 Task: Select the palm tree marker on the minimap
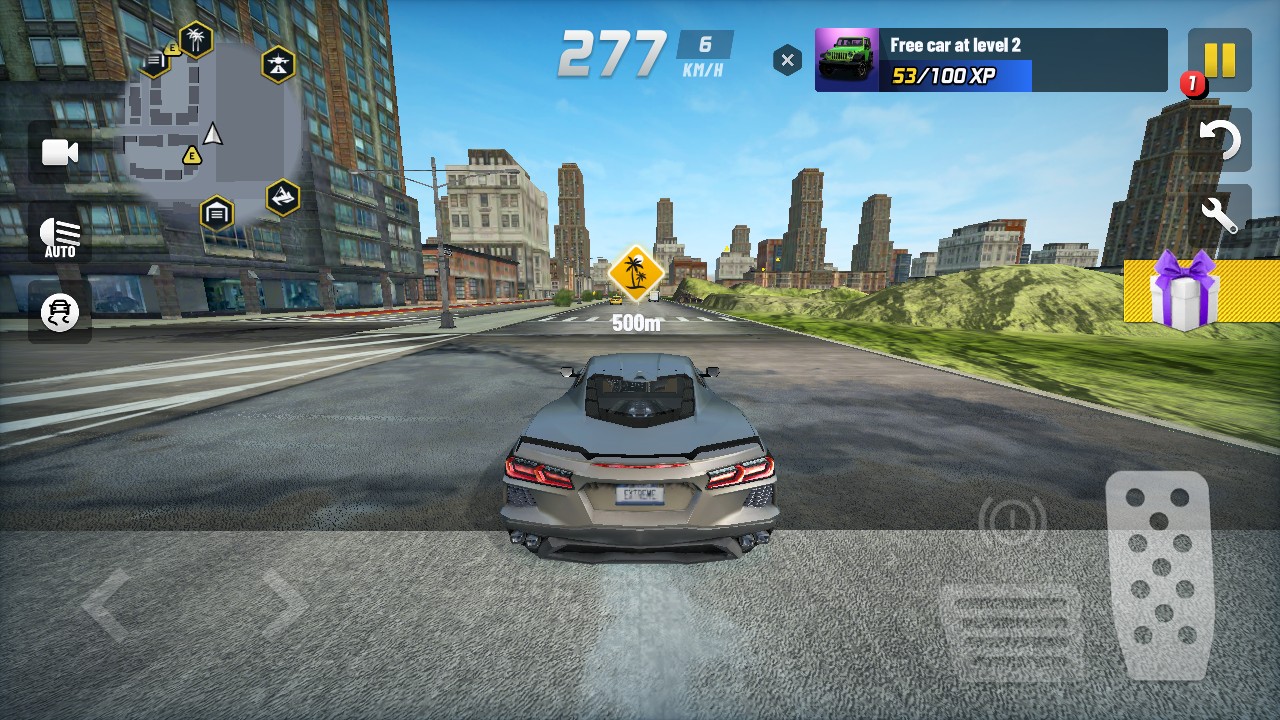[196, 40]
